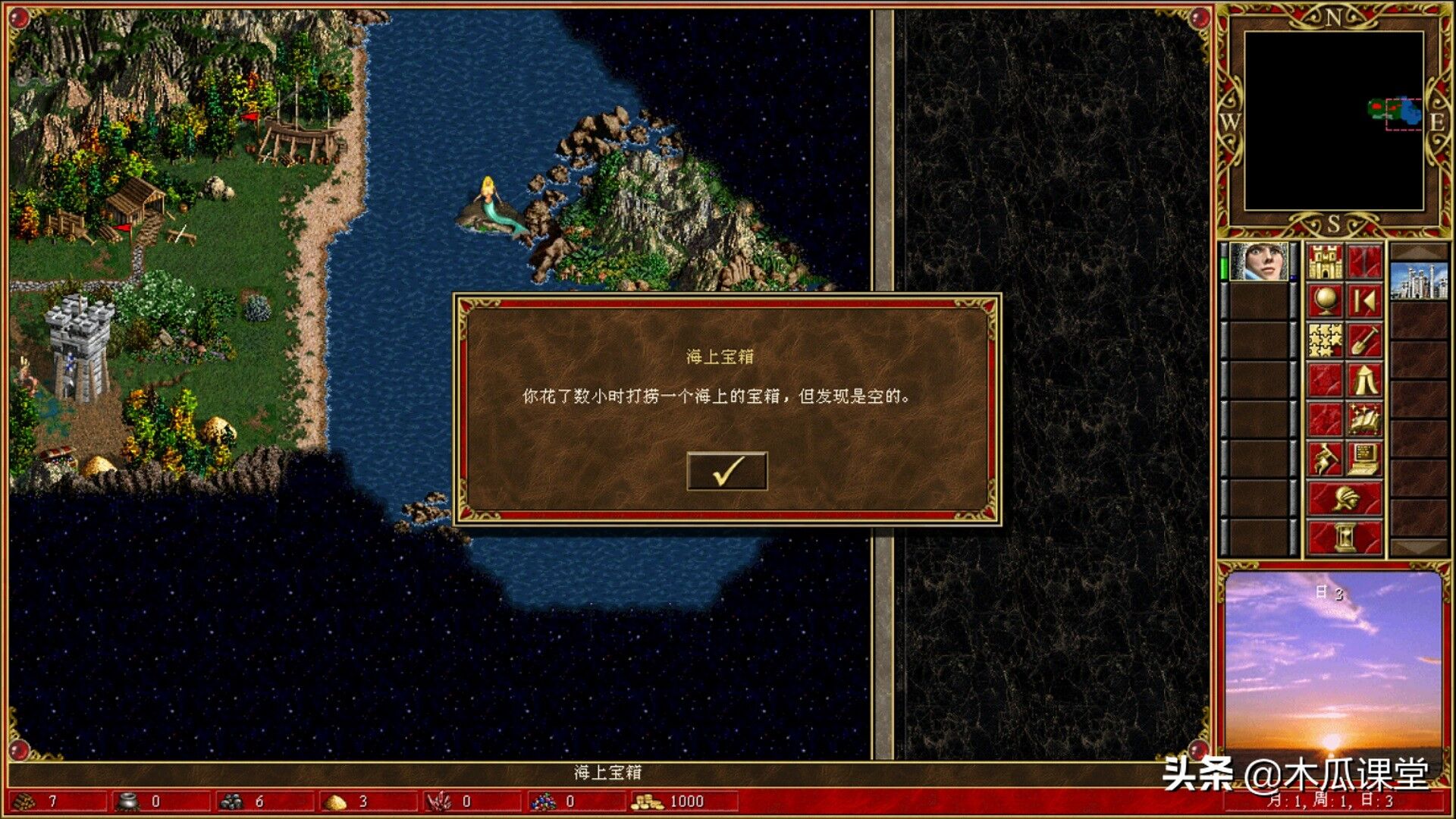Confirm the empty sea chest message
Viewport: 1456px width, 819px height.
(x=726, y=471)
